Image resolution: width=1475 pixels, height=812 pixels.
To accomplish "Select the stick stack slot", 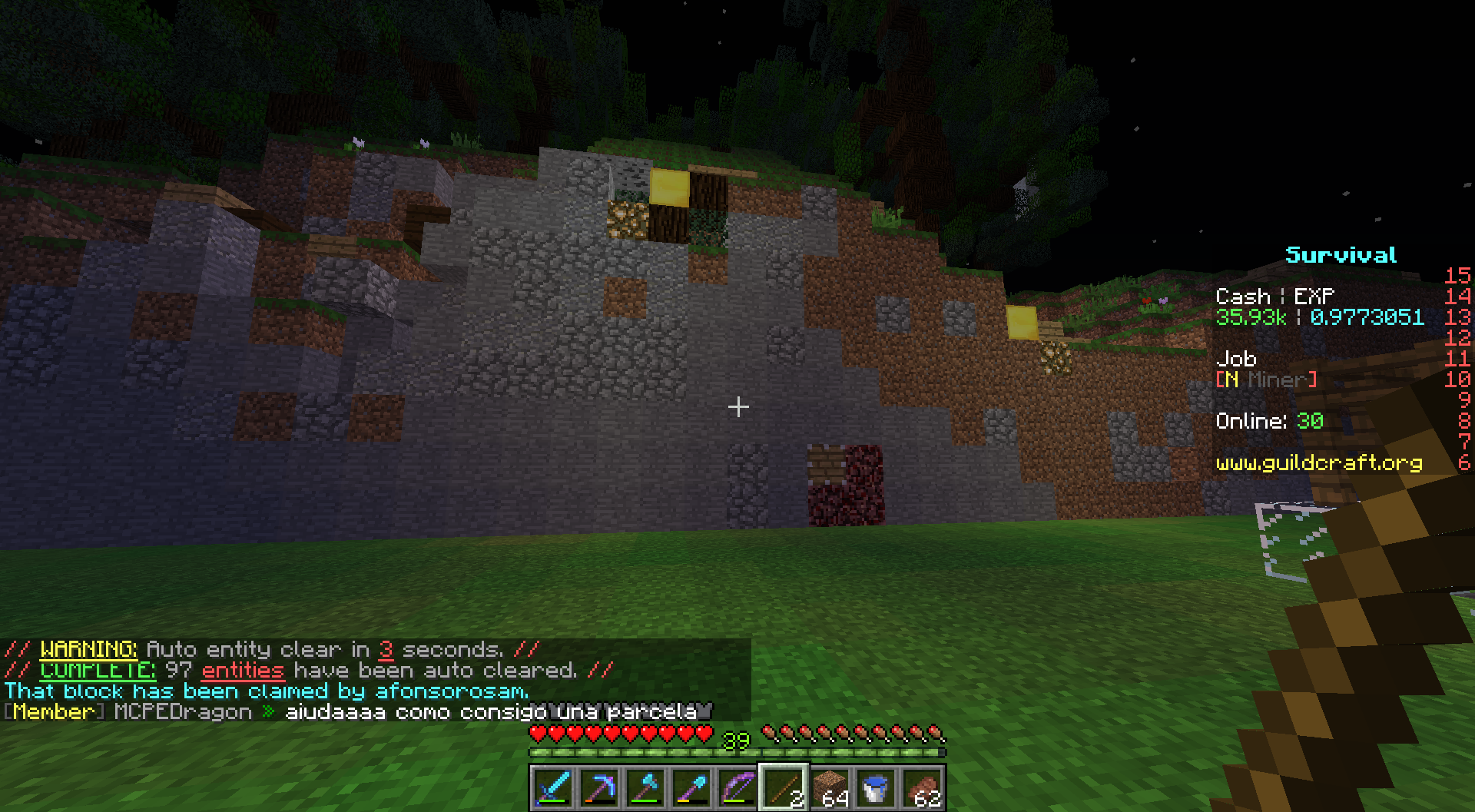I will pyautogui.click(x=784, y=788).
